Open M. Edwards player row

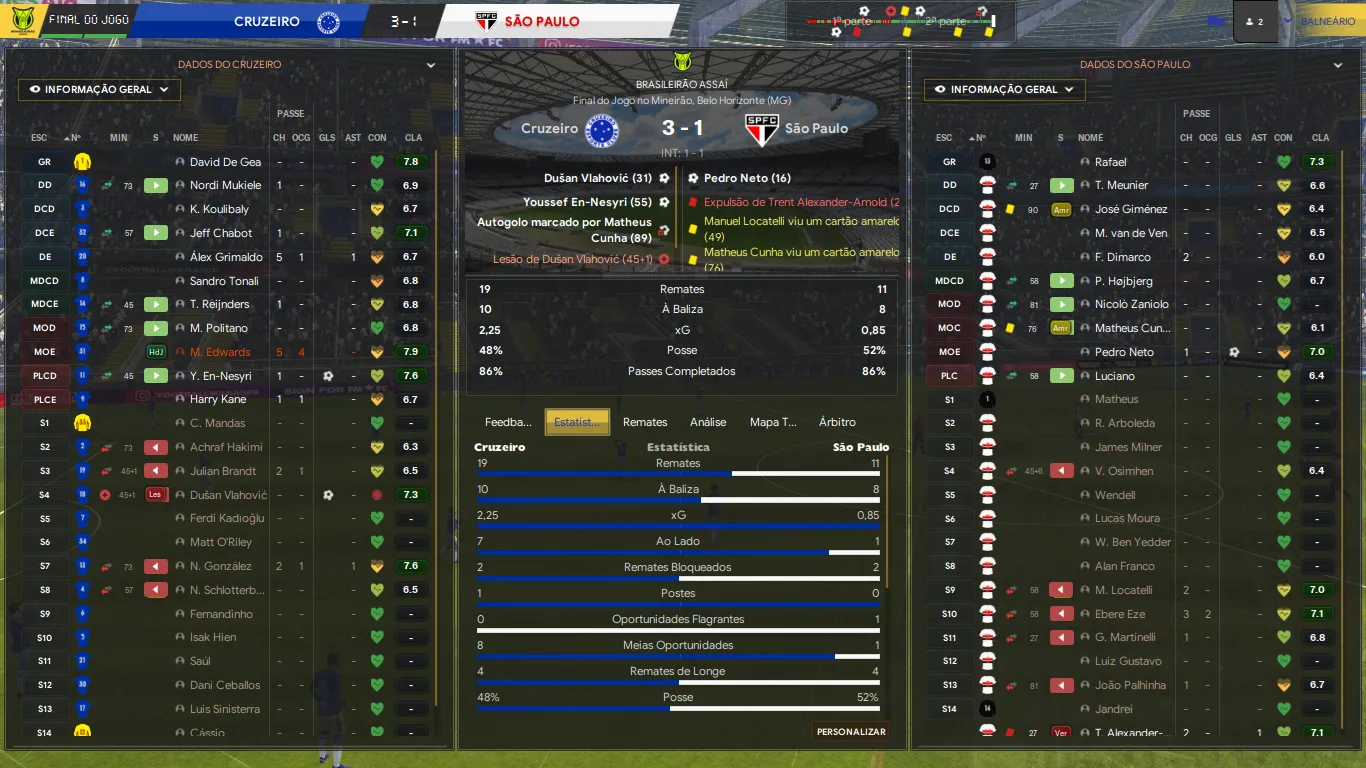[220, 352]
